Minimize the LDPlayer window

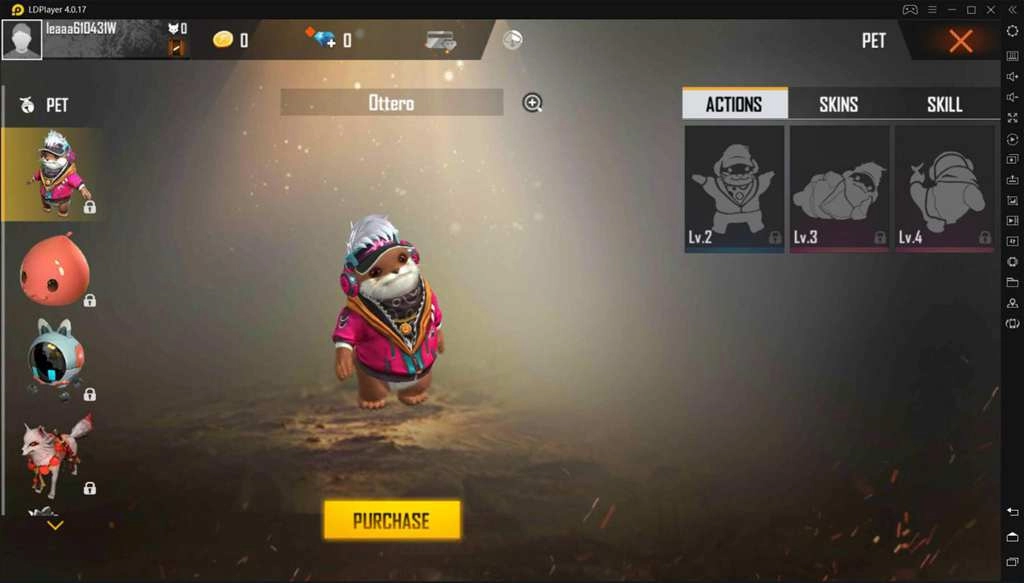pos(951,9)
